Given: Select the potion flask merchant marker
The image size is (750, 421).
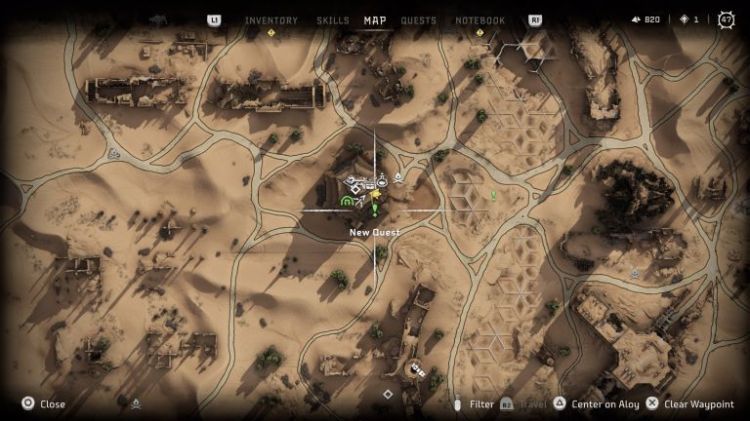Looking at the screenshot, I should pos(382,181).
